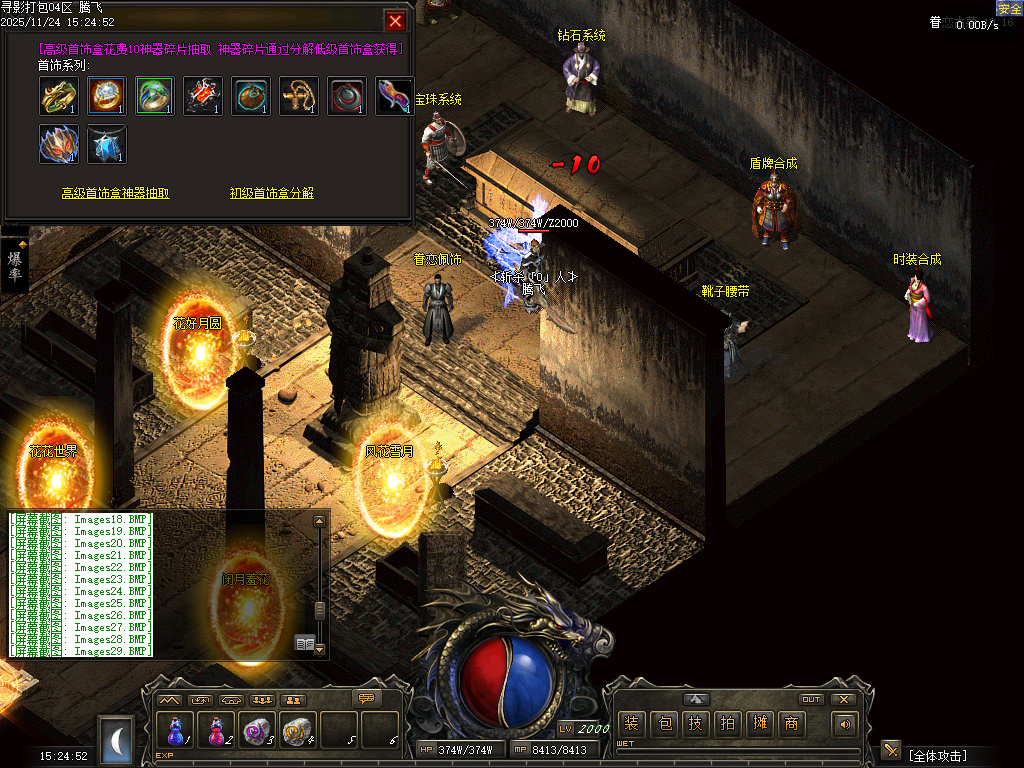The height and width of the screenshot is (768, 1024).
Task: Click the 高级首饰盒神器抽取 link
Action: tap(116, 193)
